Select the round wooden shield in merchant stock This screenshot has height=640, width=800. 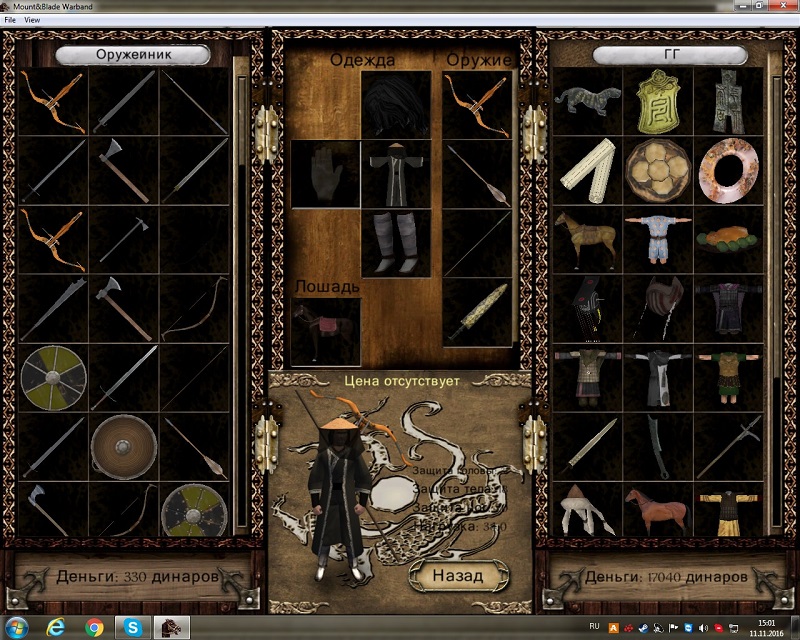coord(124,445)
